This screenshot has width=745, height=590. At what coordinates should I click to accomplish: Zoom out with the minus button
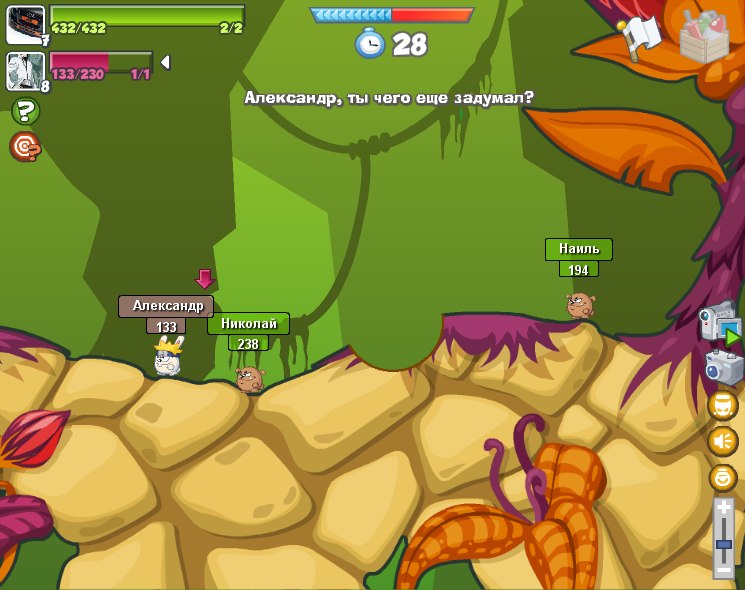coord(724,569)
